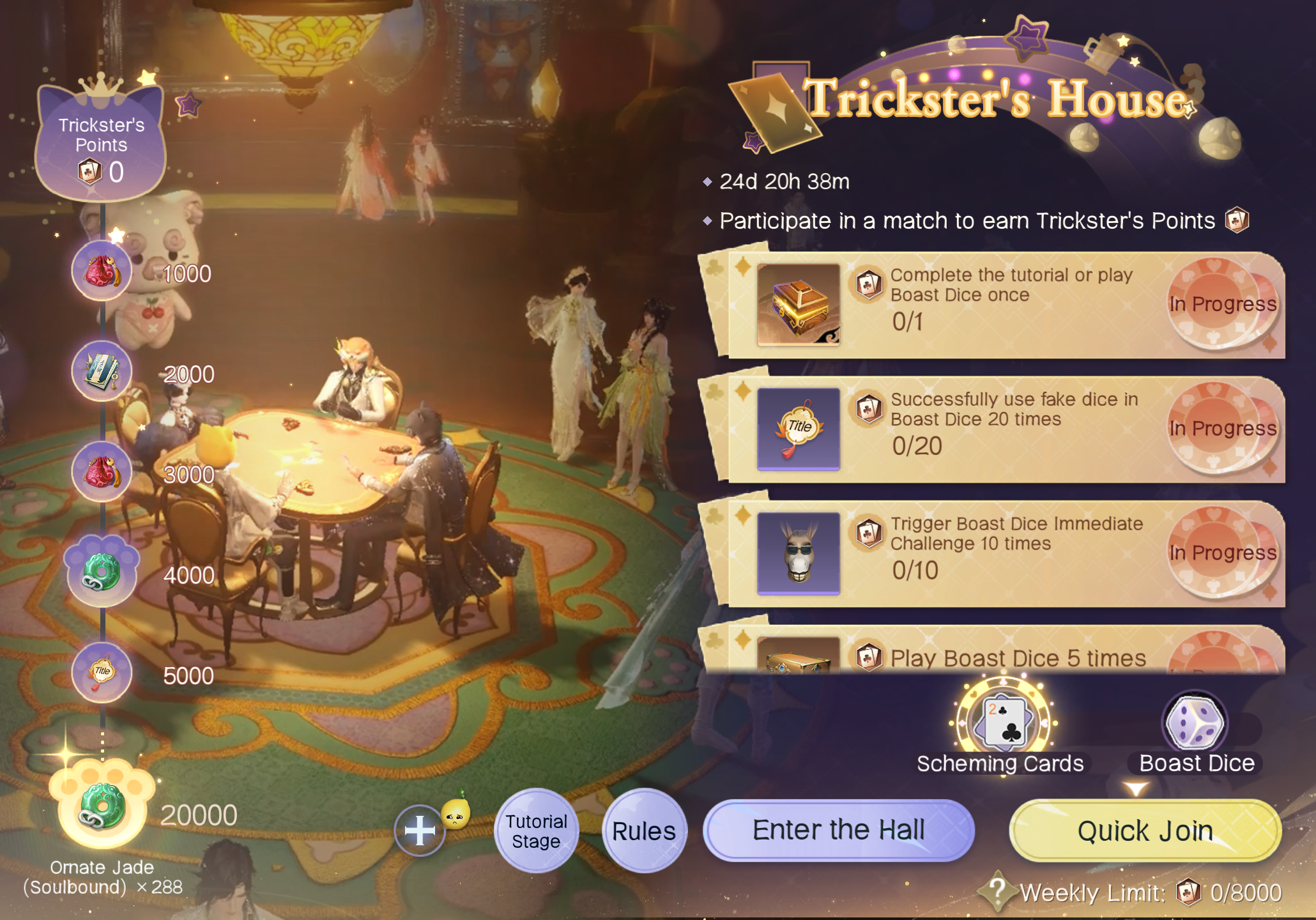Inspect the golden chest tutorial reward
Screen dimensions: 1316x920
point(799,305)
